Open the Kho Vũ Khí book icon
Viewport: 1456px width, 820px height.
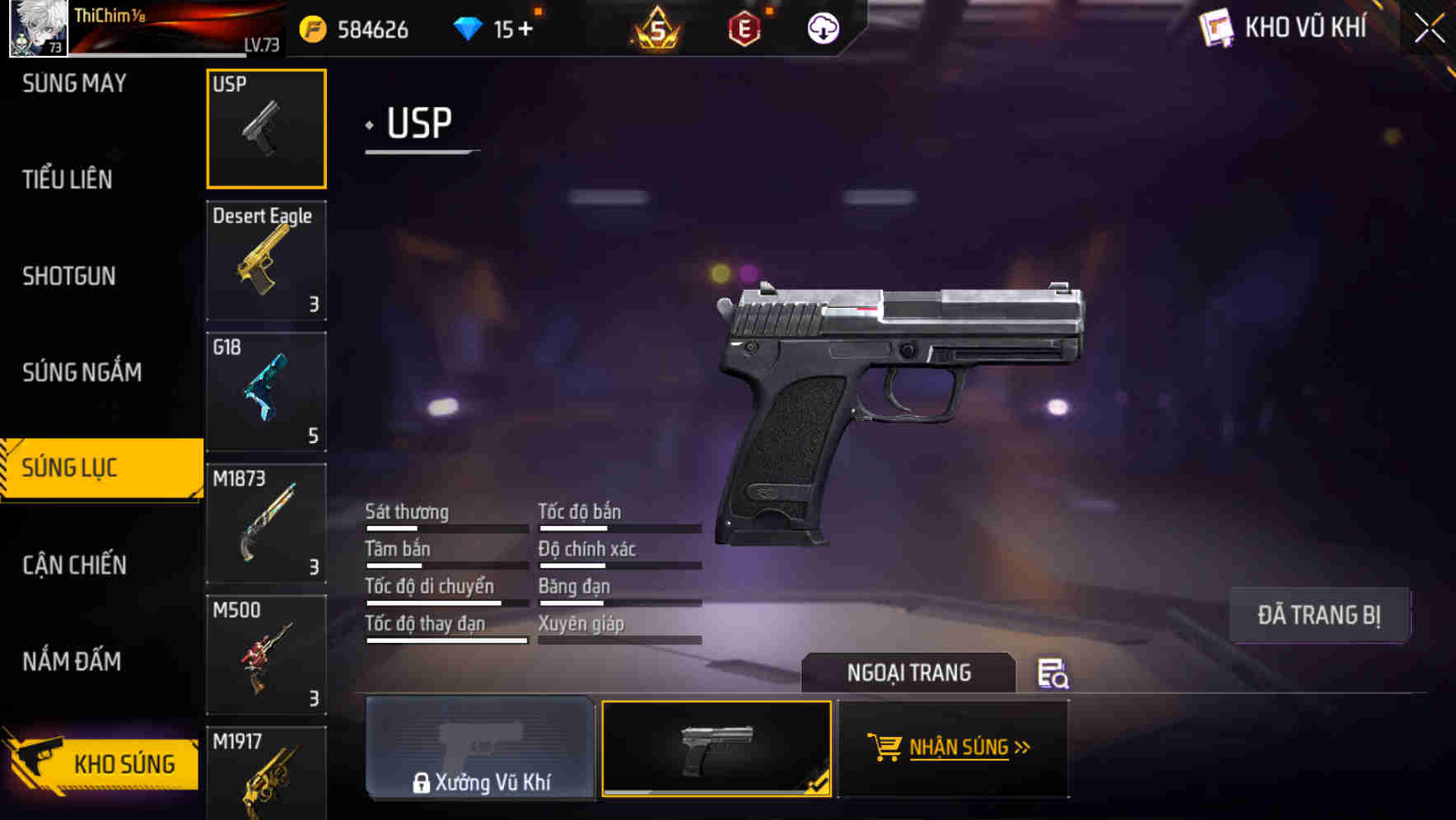point(1217,27)
